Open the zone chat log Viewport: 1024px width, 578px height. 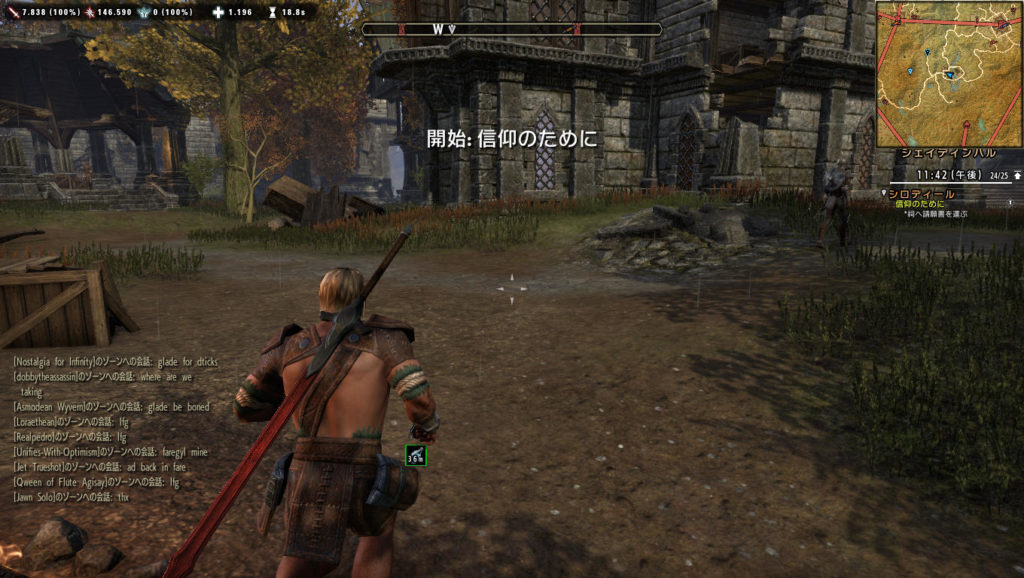(120, 428)
